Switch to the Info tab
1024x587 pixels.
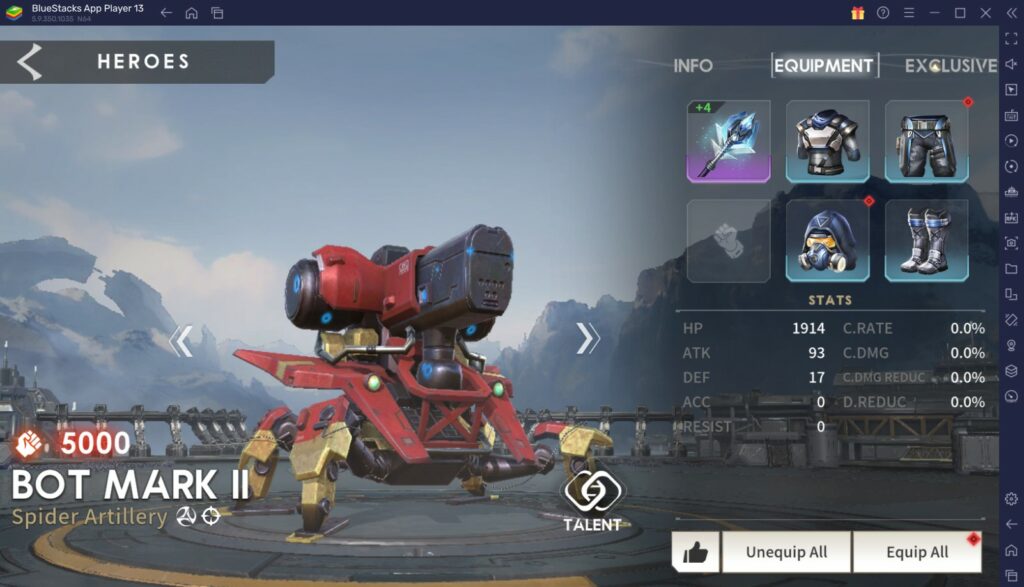(x=693, y=66)
